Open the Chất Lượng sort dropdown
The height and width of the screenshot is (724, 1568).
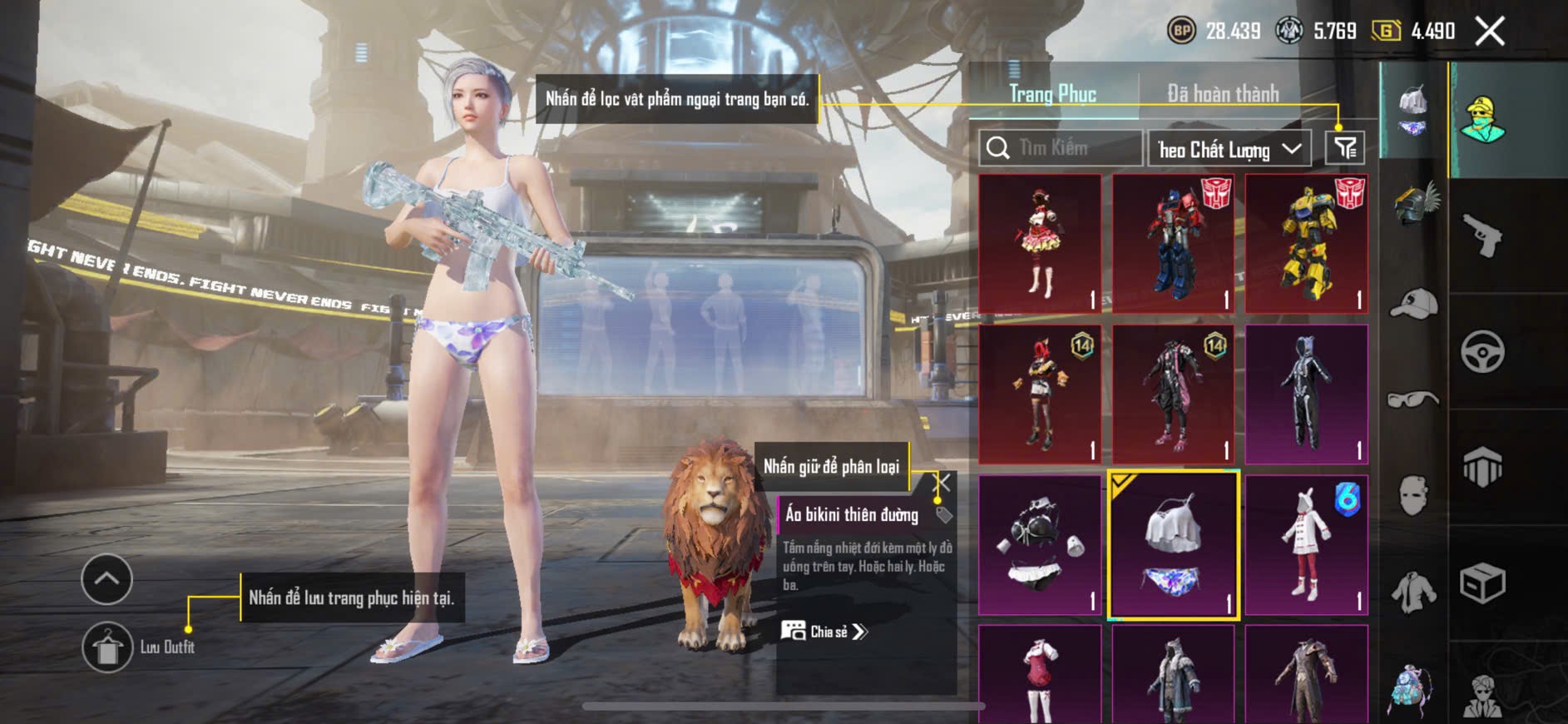1229,150
